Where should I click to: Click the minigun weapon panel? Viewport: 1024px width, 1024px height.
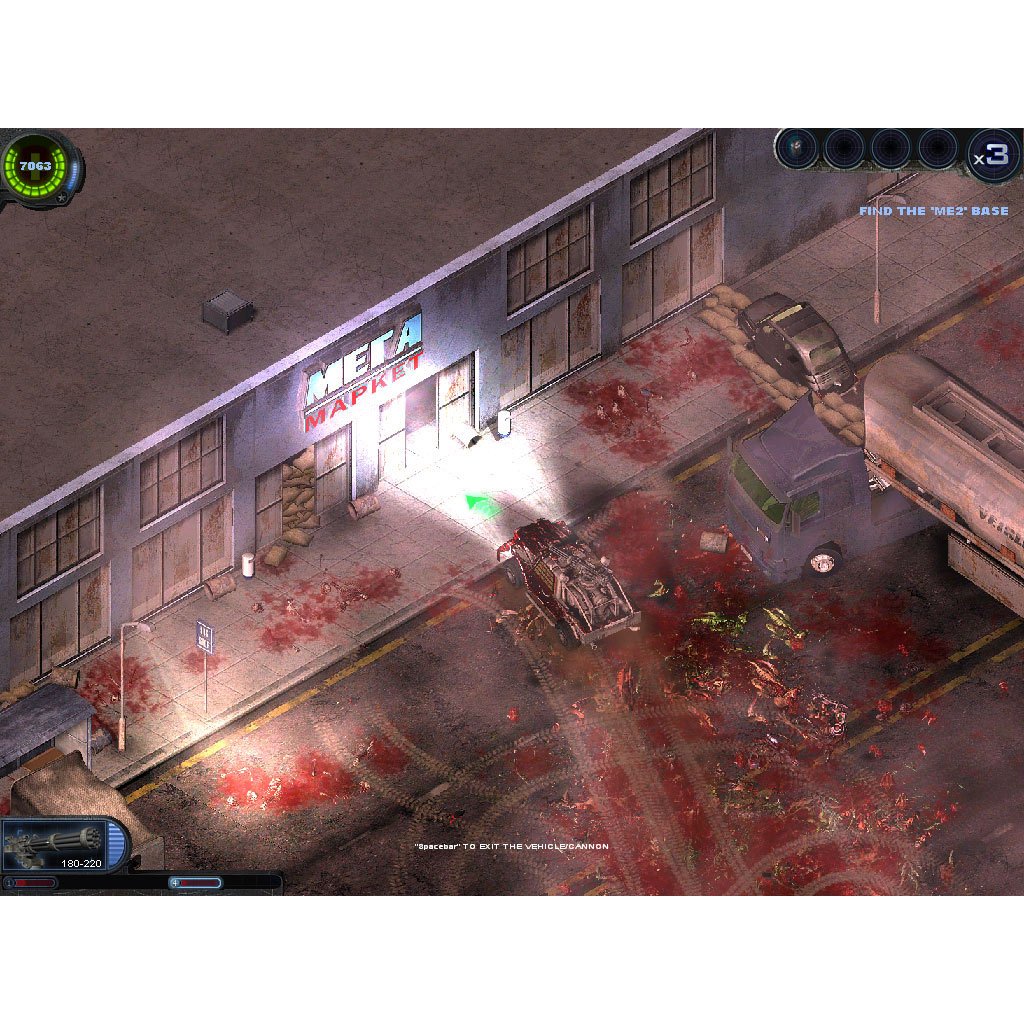click(x=62, y=846)
